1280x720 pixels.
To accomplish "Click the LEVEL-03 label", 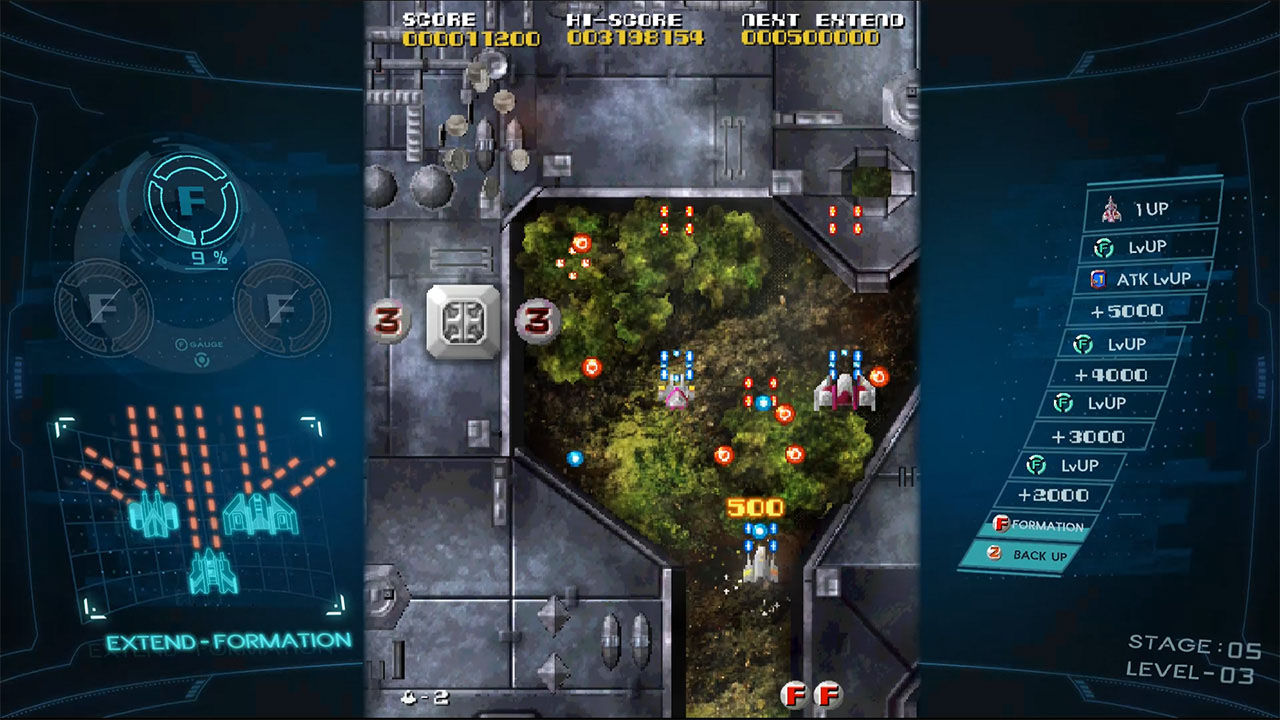I will tap(1192, 674).
